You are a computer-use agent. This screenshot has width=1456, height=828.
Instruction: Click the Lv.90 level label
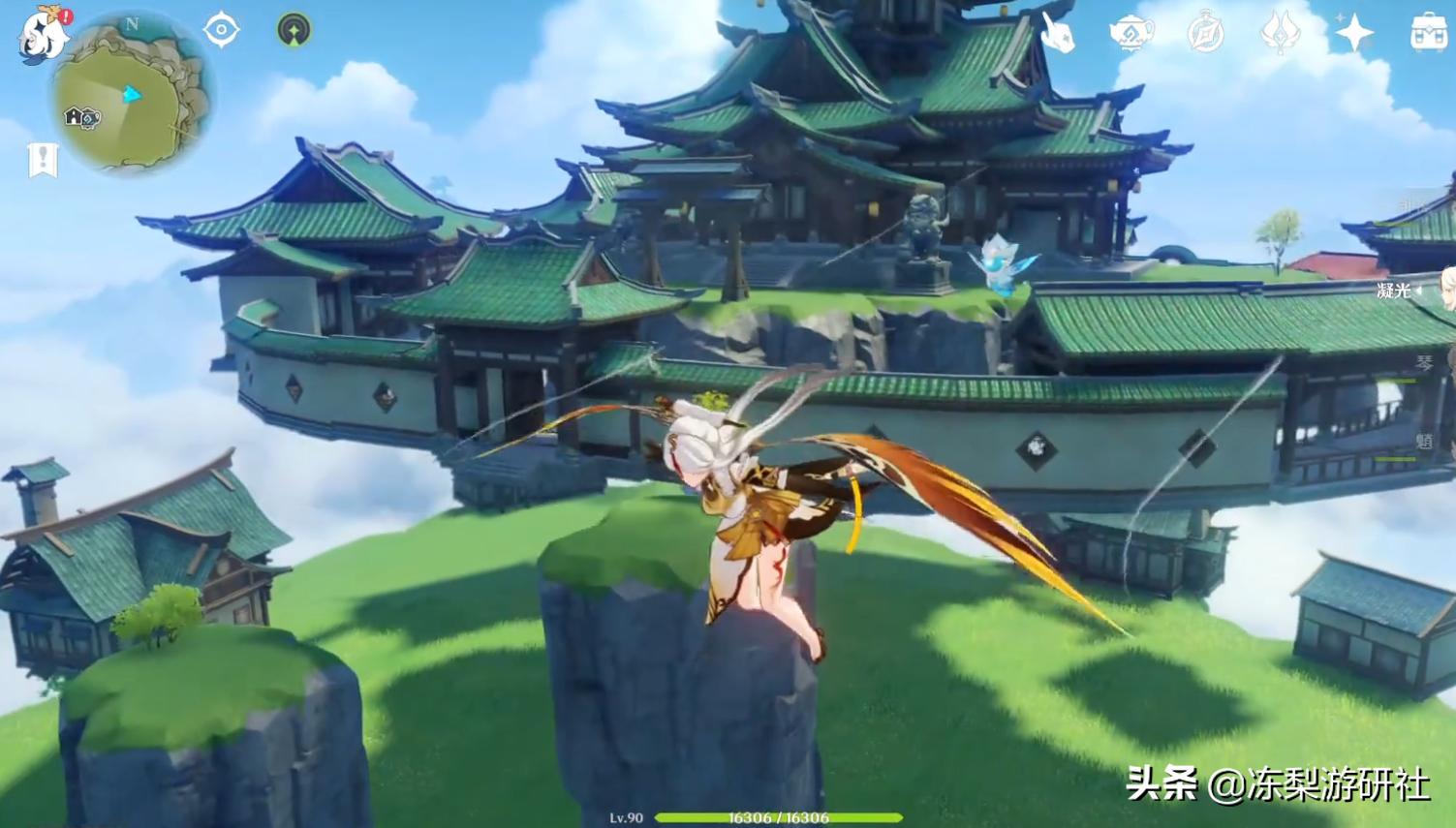click(x=626, y=816)
